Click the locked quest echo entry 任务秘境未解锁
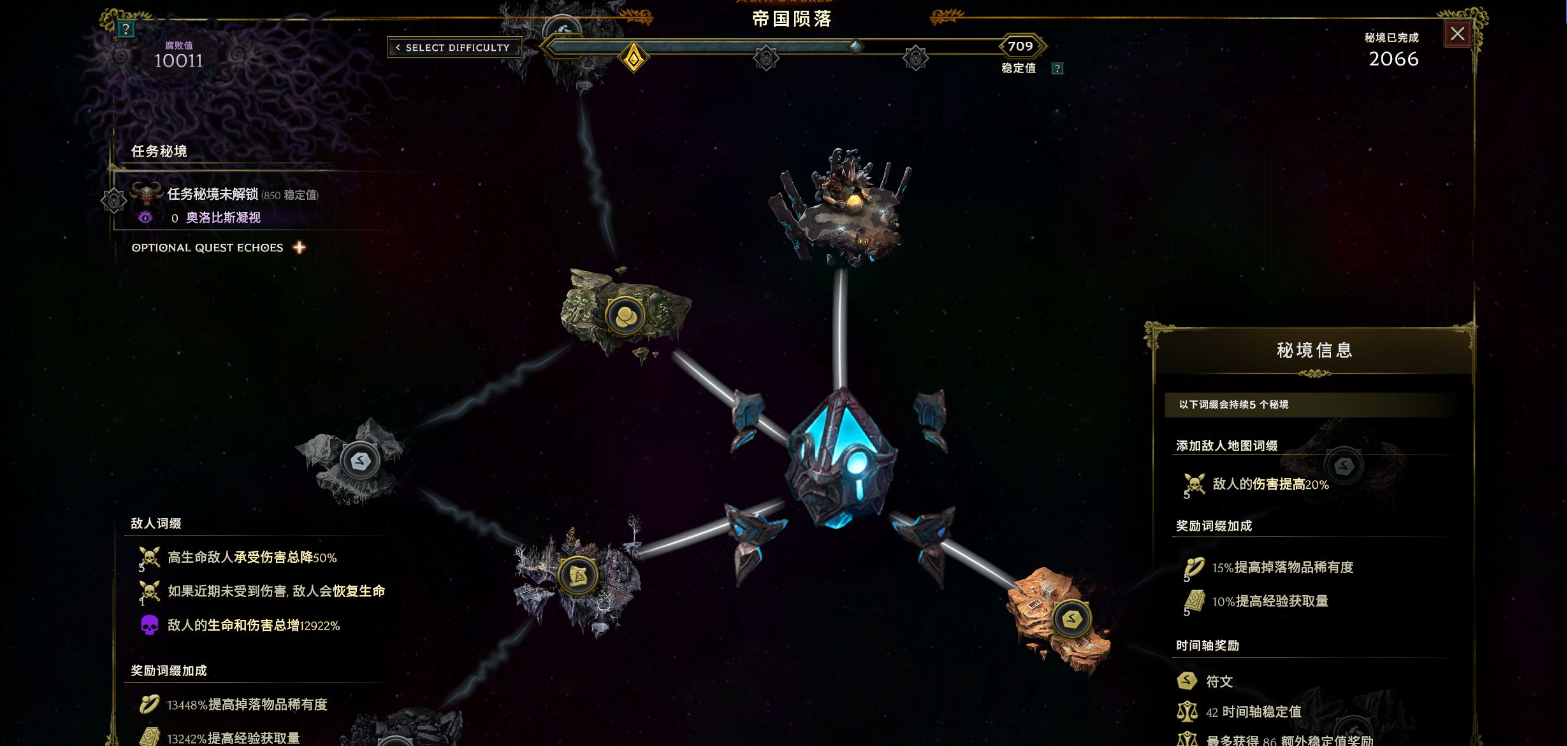This screenshot has width=1567, height=746. [x=213, y=195]
